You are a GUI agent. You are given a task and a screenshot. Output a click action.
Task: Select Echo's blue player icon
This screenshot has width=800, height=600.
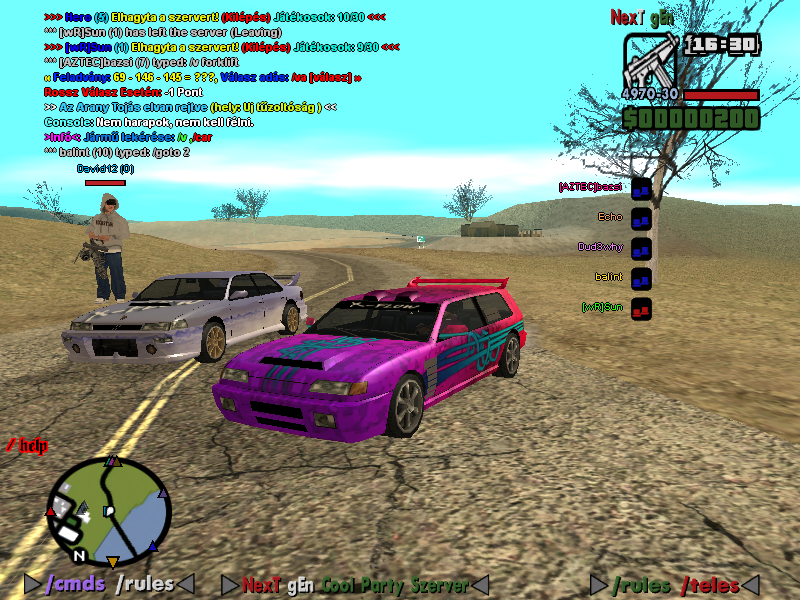[x=641, y=218]
